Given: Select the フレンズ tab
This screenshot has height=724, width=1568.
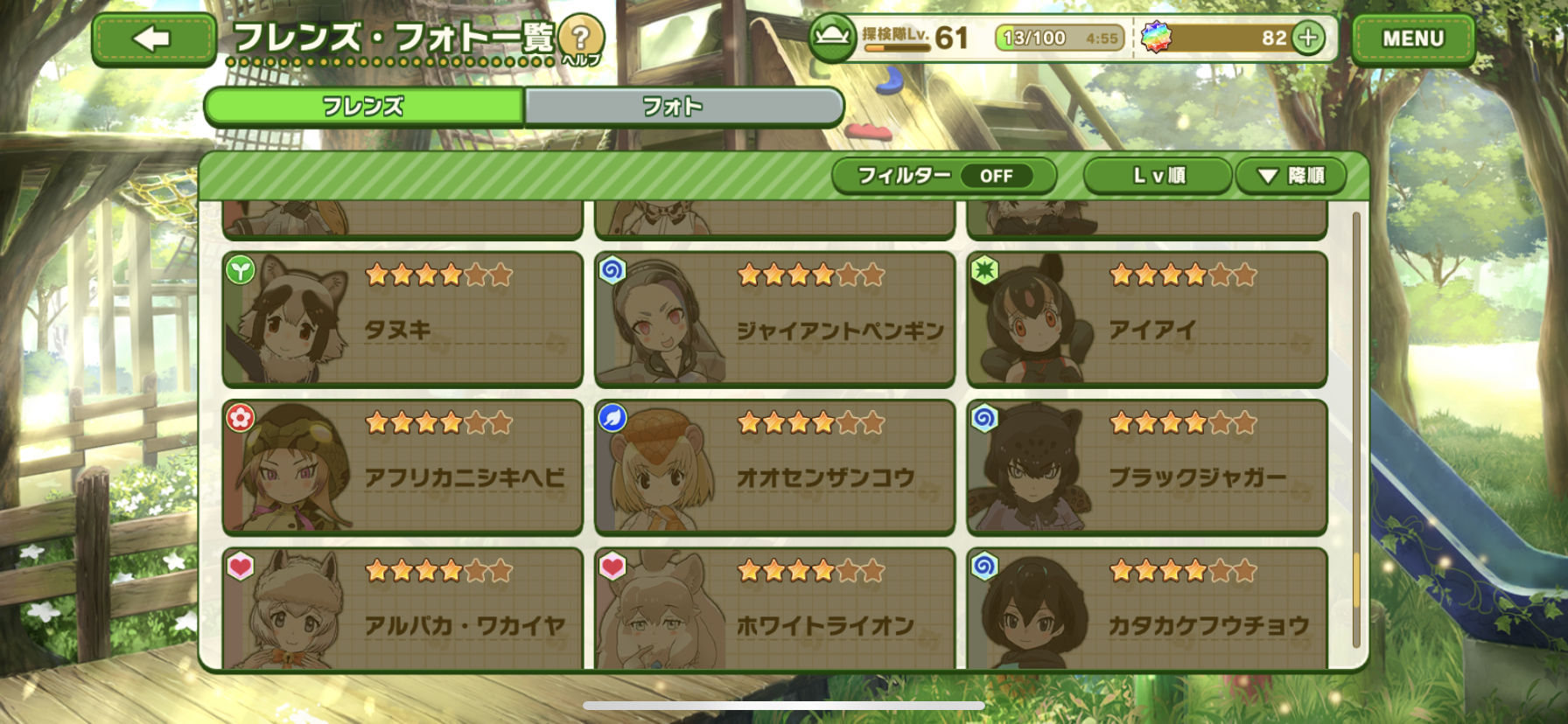Looking at the screenshot, I should (364, 107).
